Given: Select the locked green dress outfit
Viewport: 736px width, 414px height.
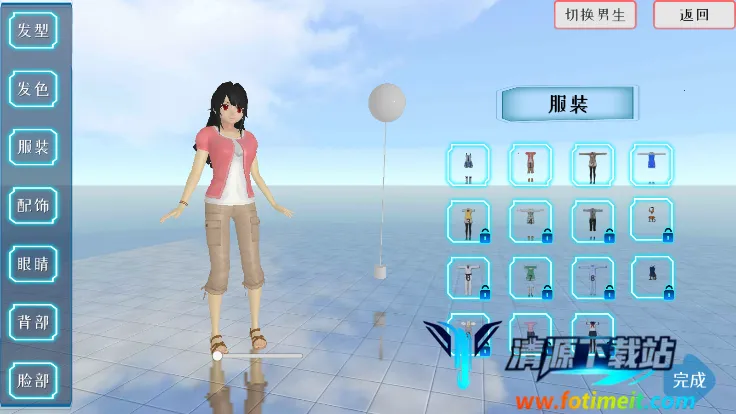Looking at the screenshot, I should (x=531, y=277).
